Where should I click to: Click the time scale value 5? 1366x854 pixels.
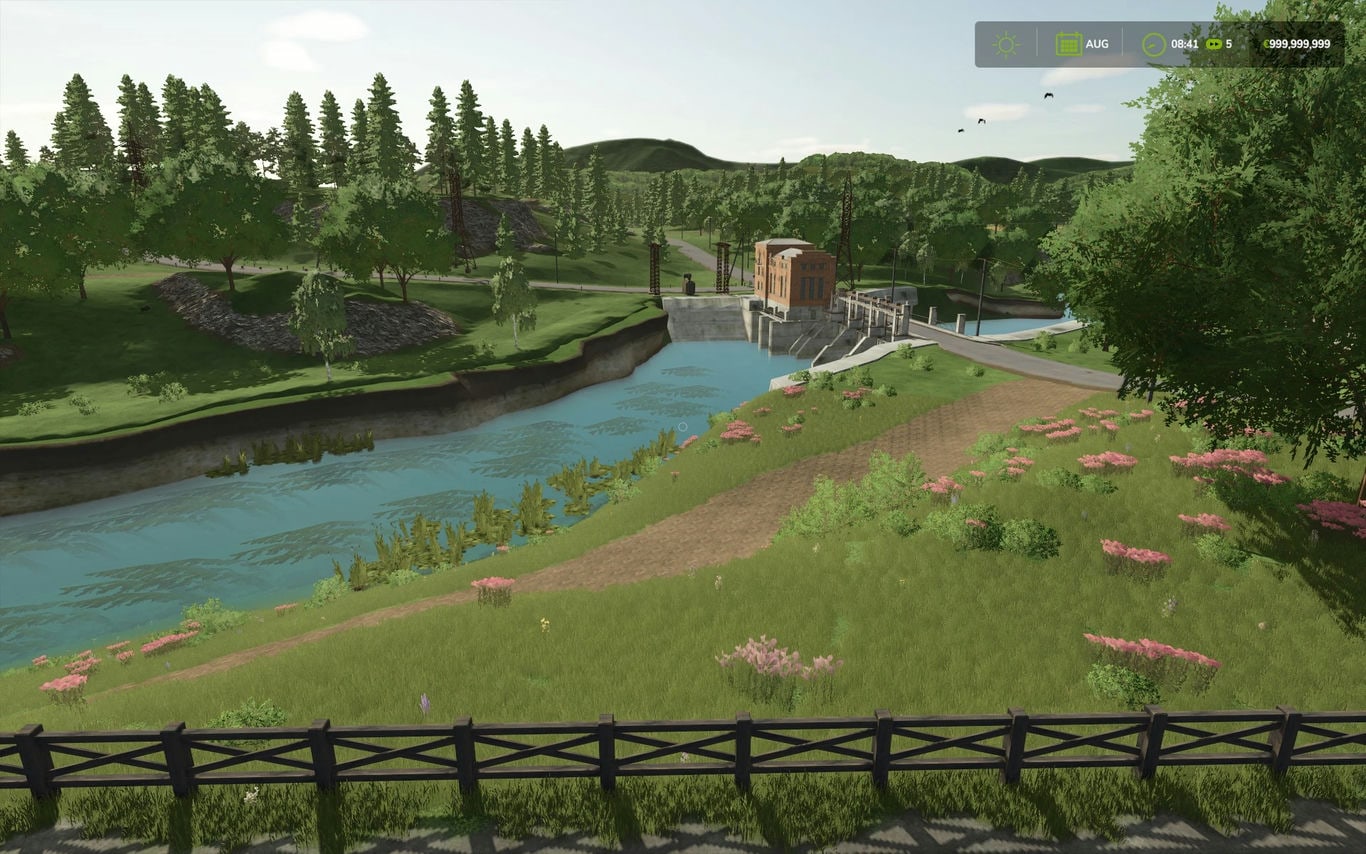pos(1230,44)
